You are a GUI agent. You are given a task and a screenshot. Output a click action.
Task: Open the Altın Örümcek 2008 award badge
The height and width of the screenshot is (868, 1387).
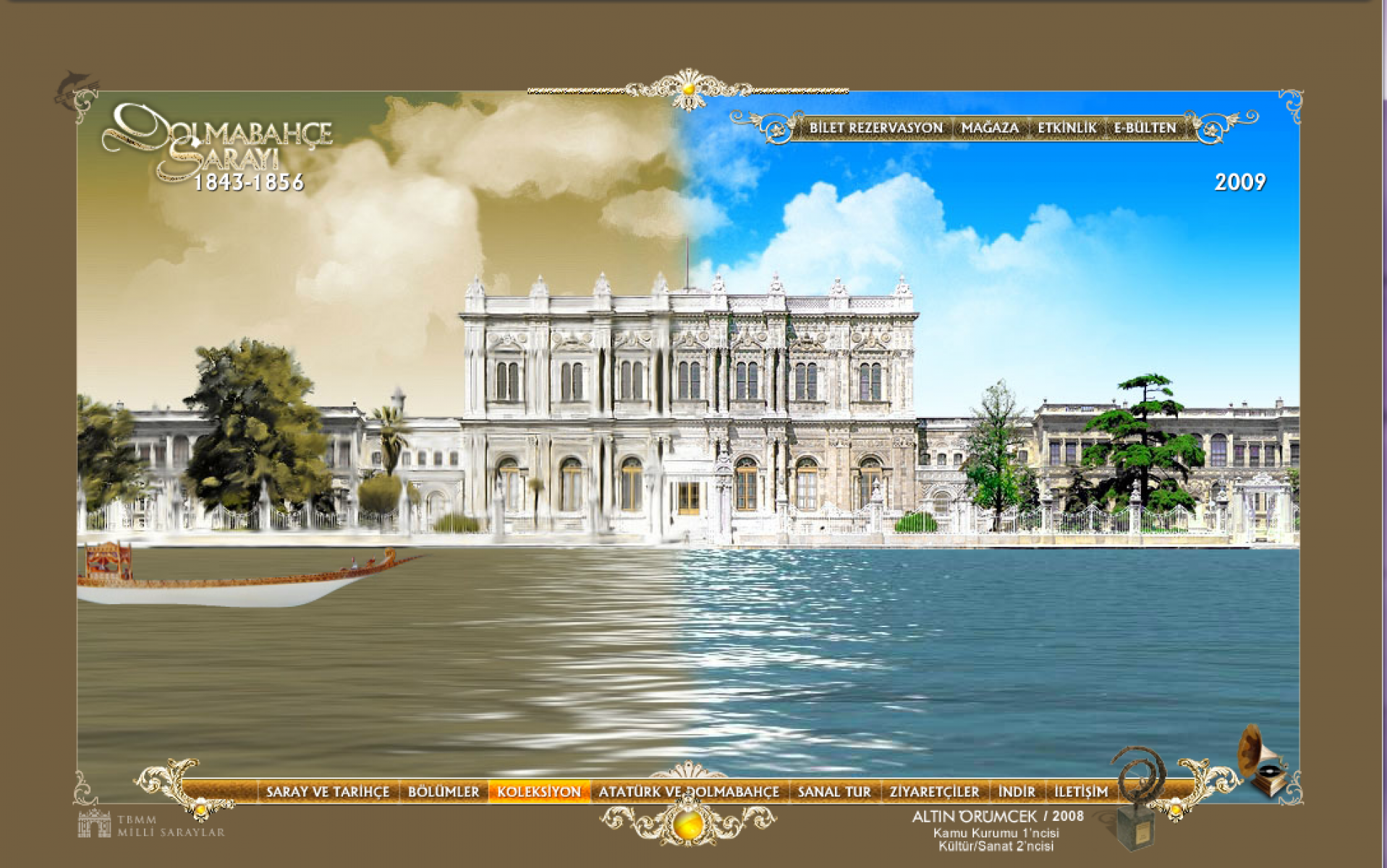click(x=997, y=829)
